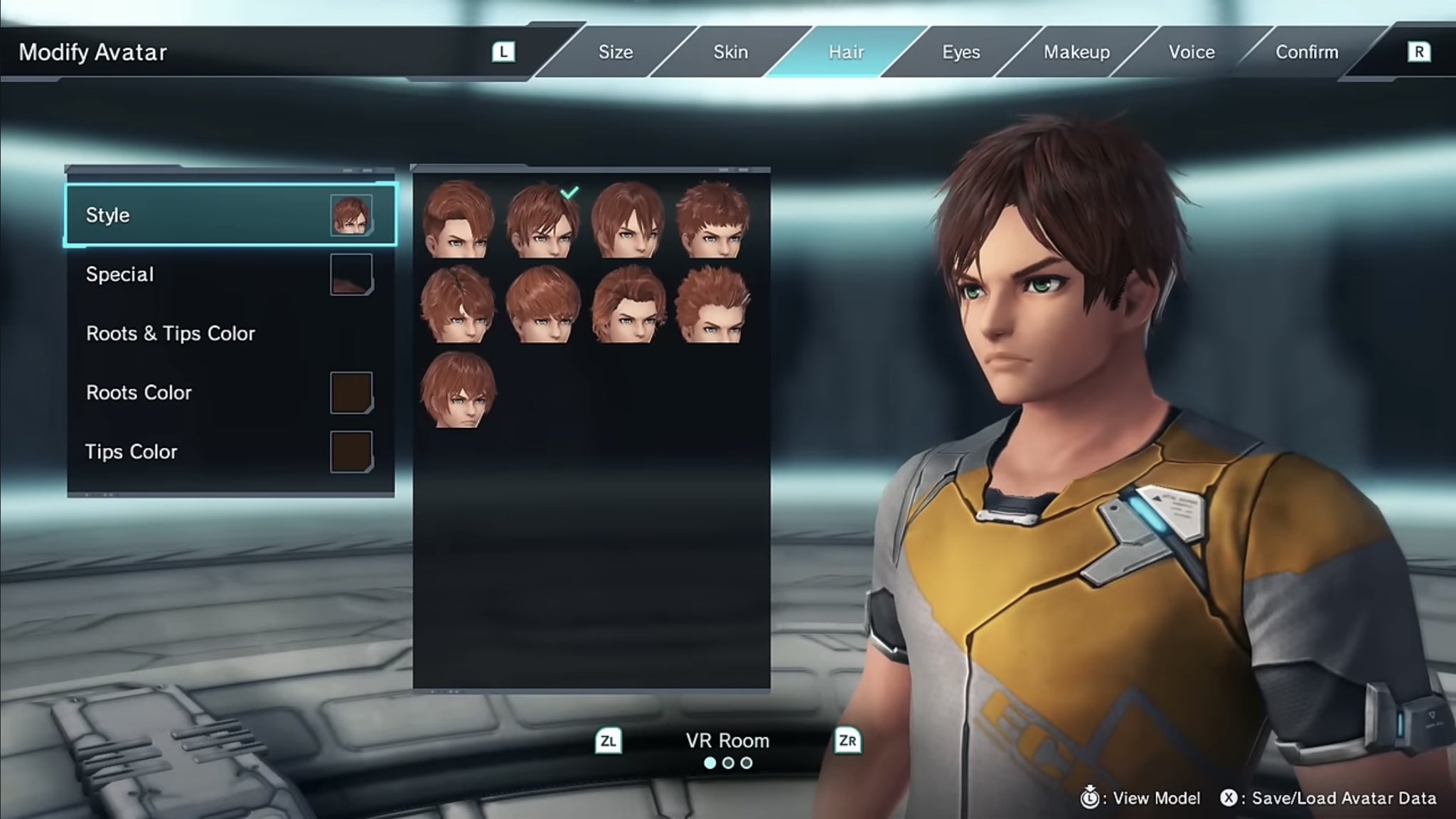Open the Voice tab
Image resolution: width=1456 pixels, height=819 pixels.
1192,52
